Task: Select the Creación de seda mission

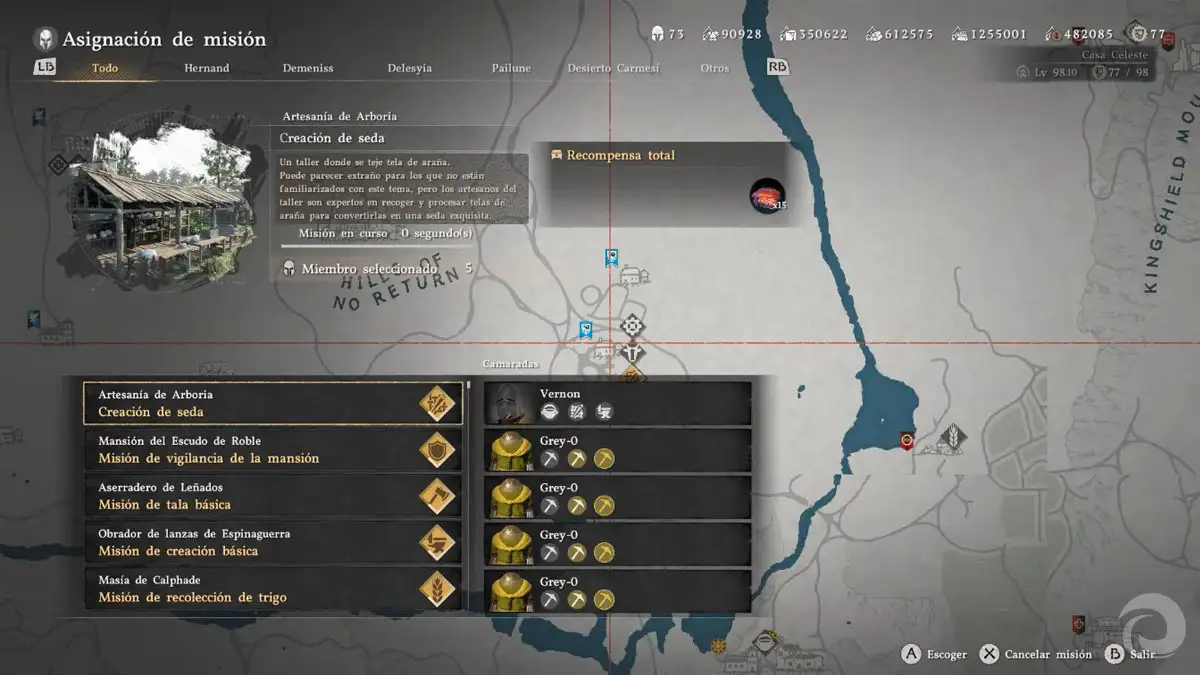Action: 272,403
